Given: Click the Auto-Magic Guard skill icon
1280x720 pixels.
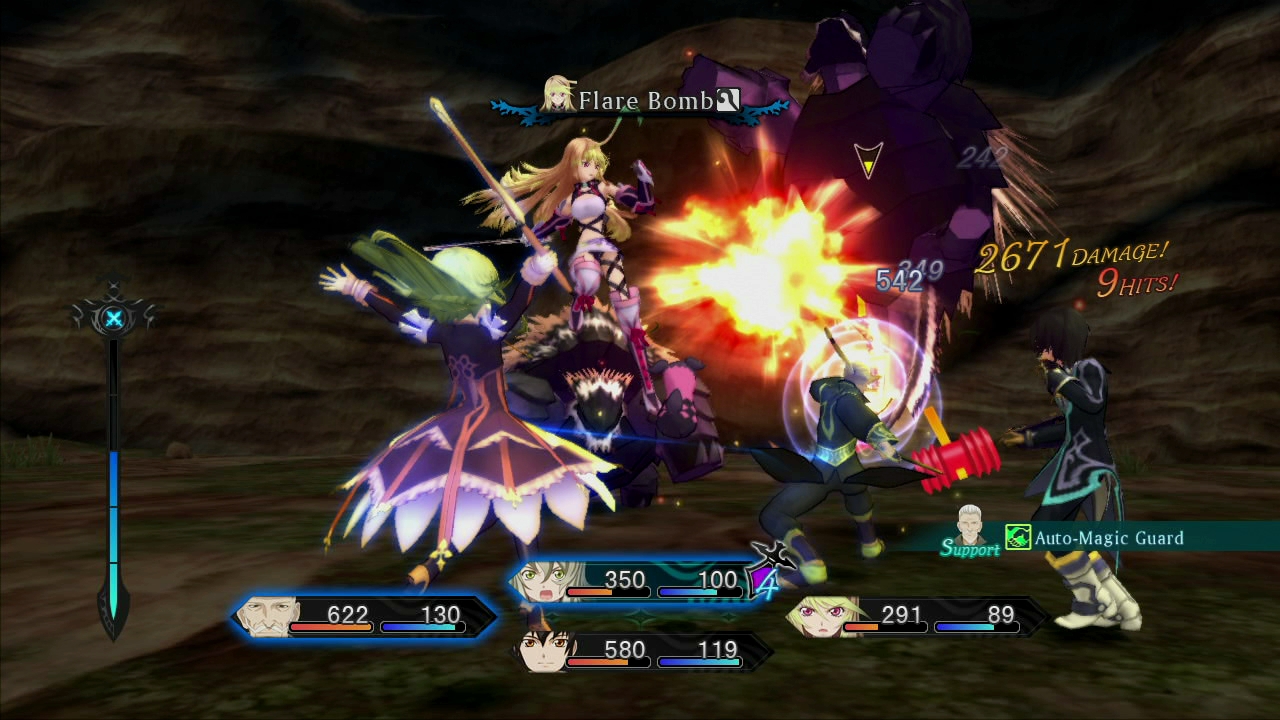Looking at the screenshot, I should 1018,538.
